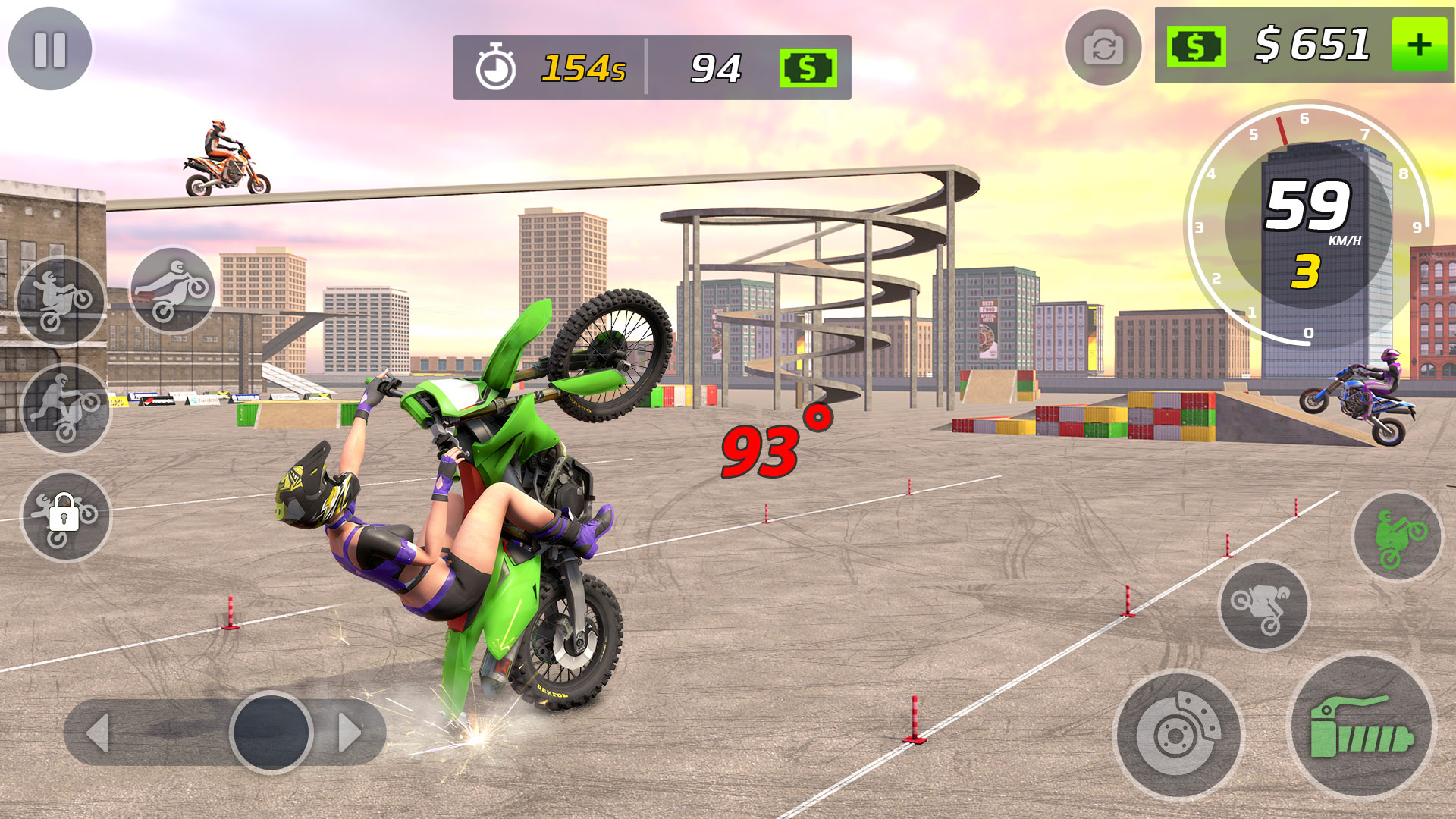Add more cash with the plus button

click(x=1419, y=45)
